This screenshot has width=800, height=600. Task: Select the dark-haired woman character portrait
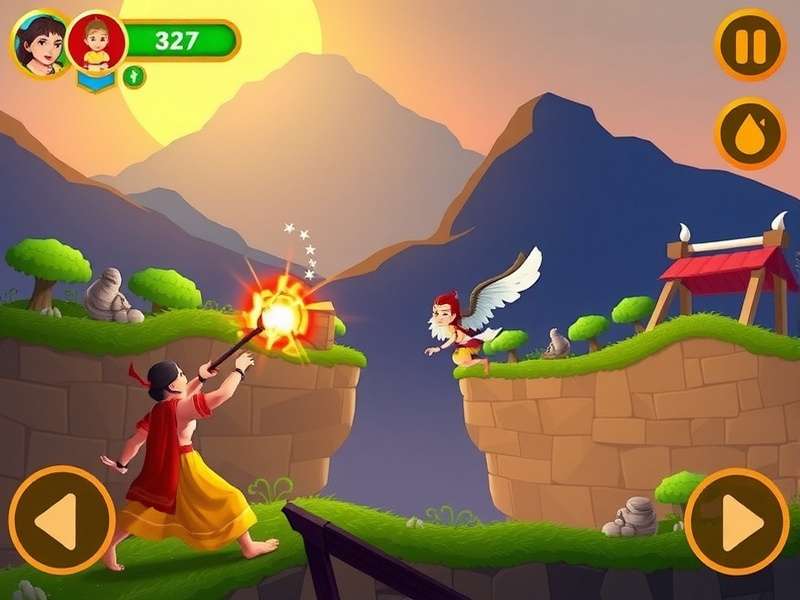39,44
